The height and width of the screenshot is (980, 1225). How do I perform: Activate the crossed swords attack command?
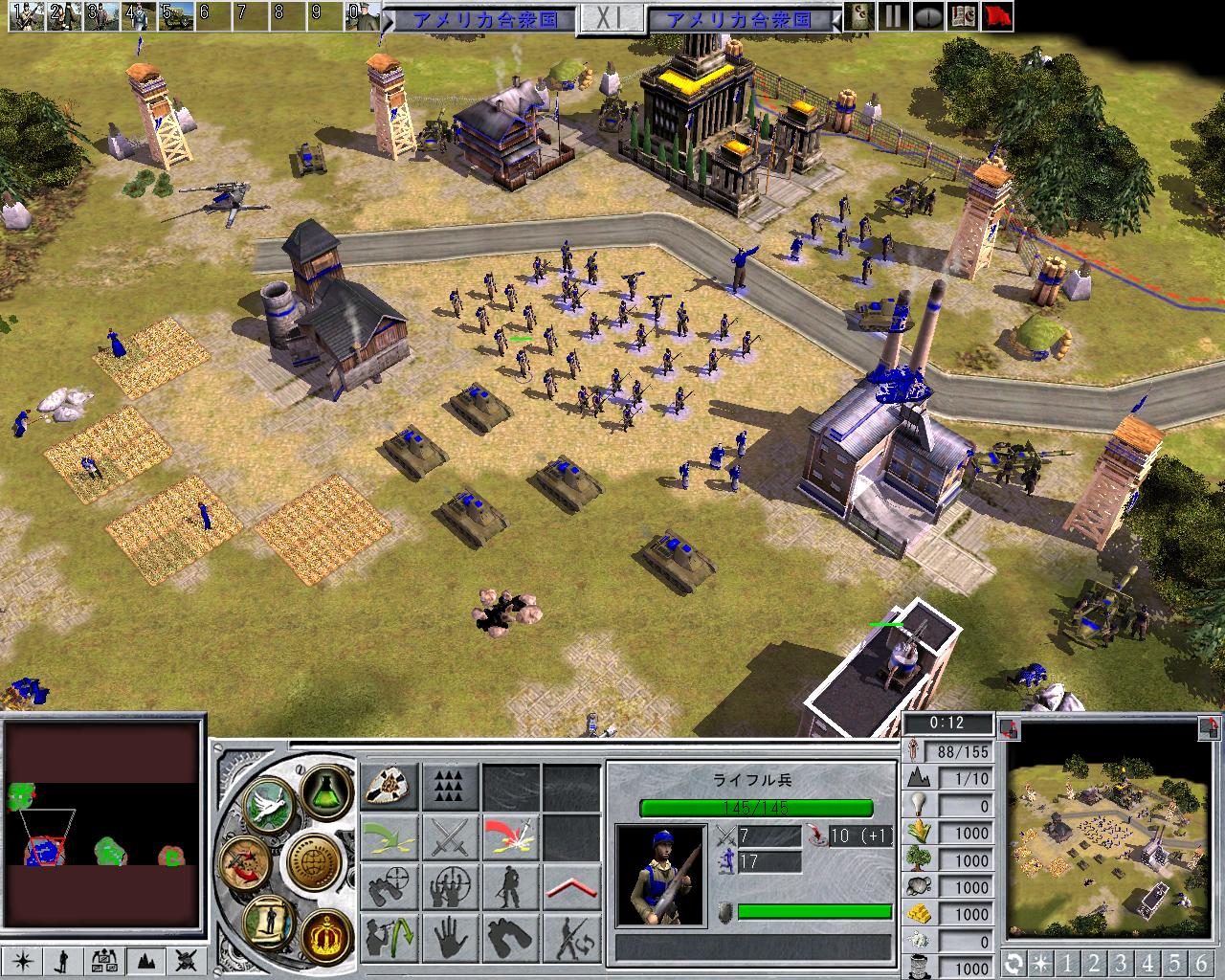point(450,837)
